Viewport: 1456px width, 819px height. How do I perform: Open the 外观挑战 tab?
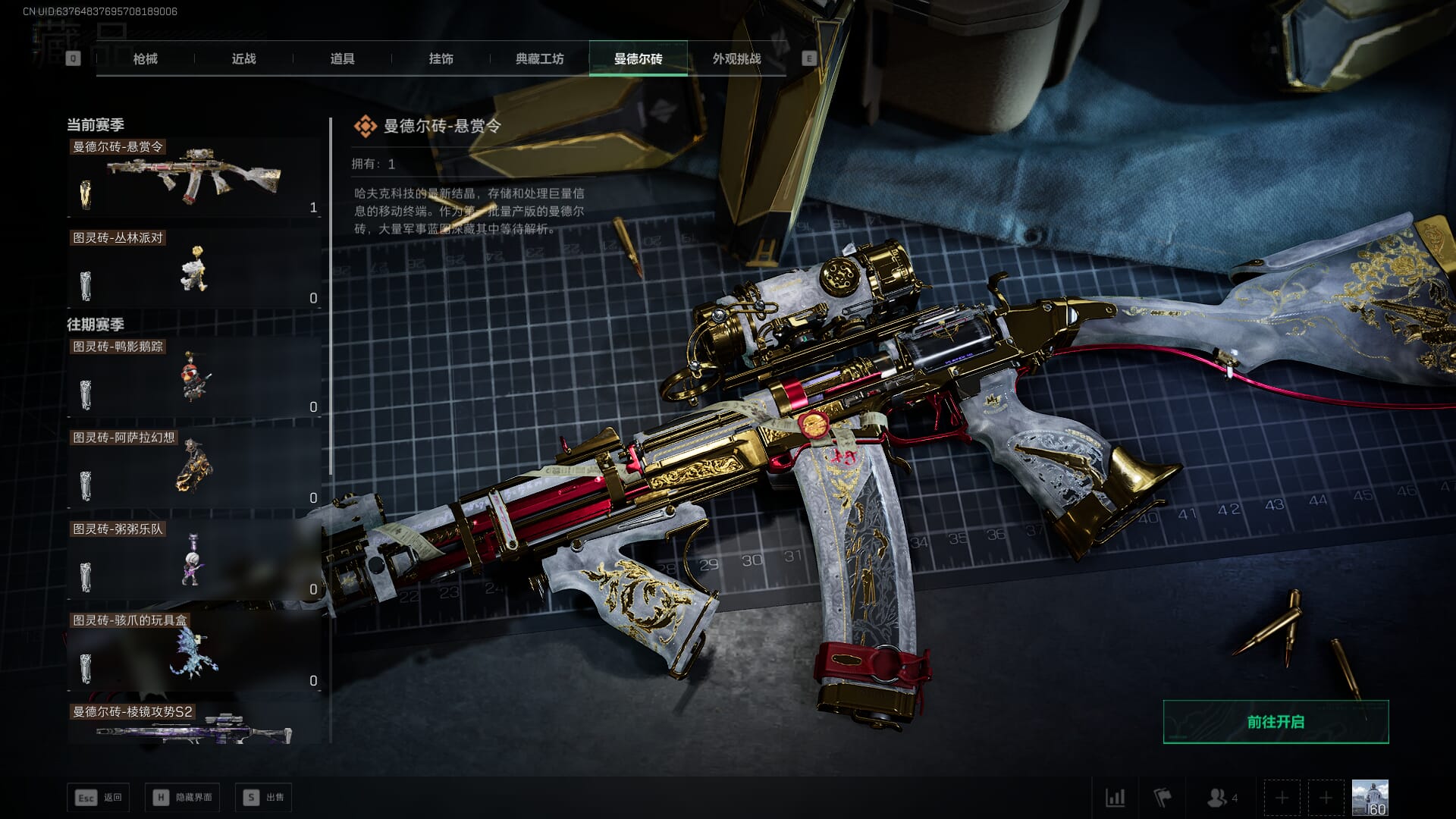point(736,58)
